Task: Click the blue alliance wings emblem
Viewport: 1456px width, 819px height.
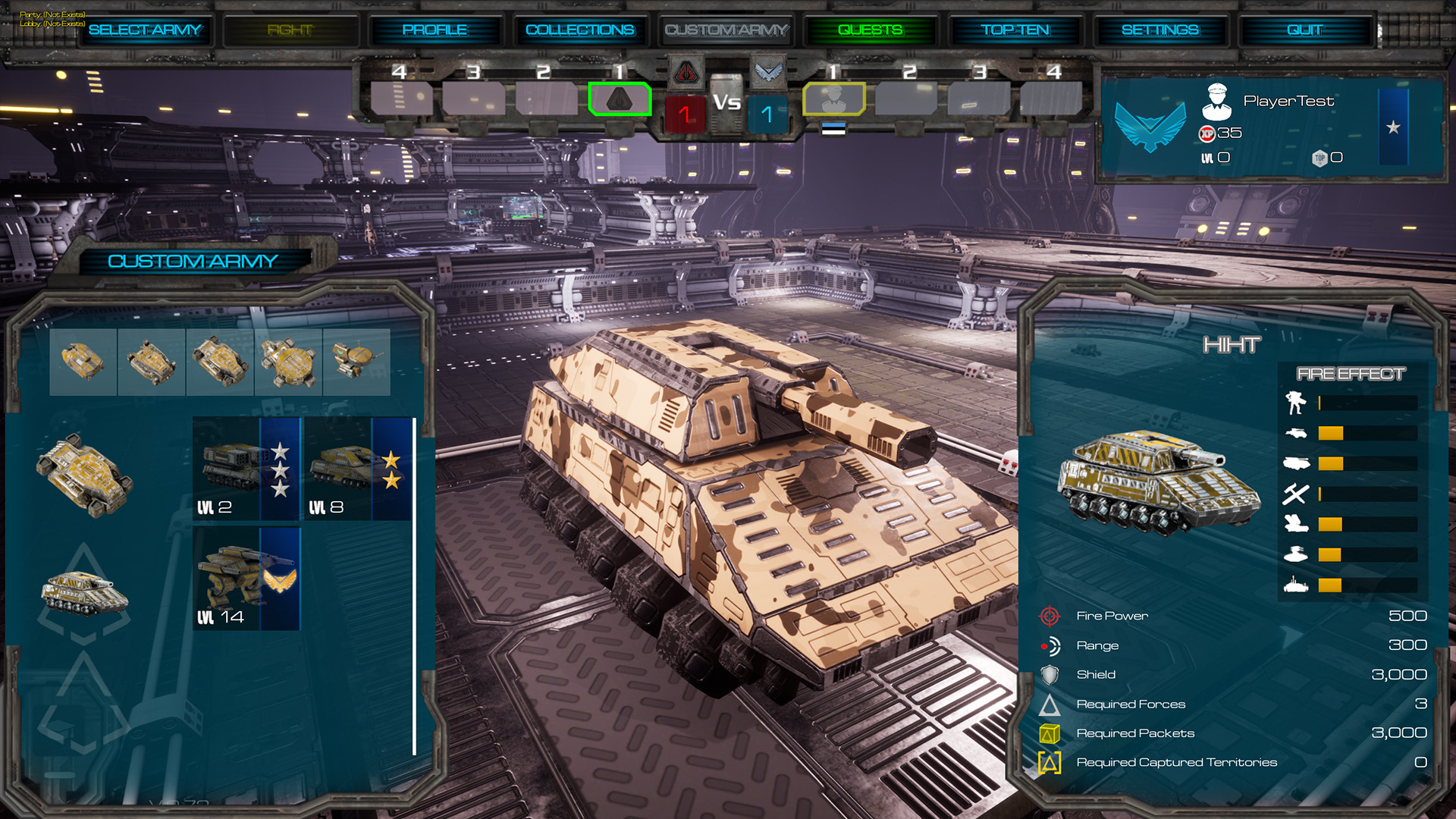Action: pyautogui.click(x=767, y=71)
